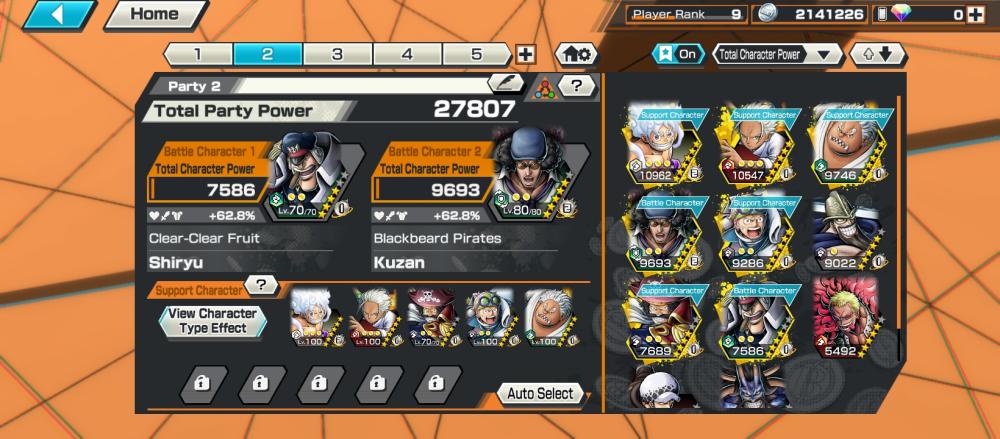Switch to party tab 5
The height and width of the screenshot is (439, 1000).
(476, 54)
